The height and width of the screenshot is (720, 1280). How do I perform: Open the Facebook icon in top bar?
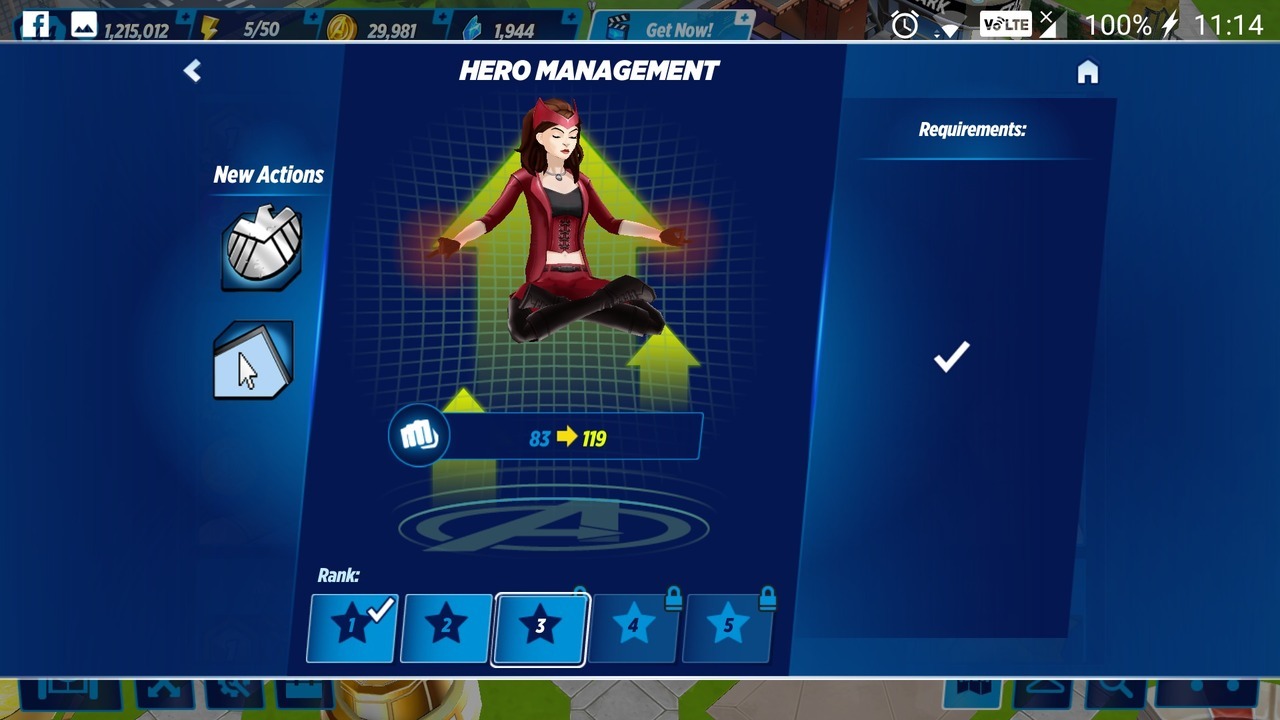pyautogui.click(x=36, y=25)
